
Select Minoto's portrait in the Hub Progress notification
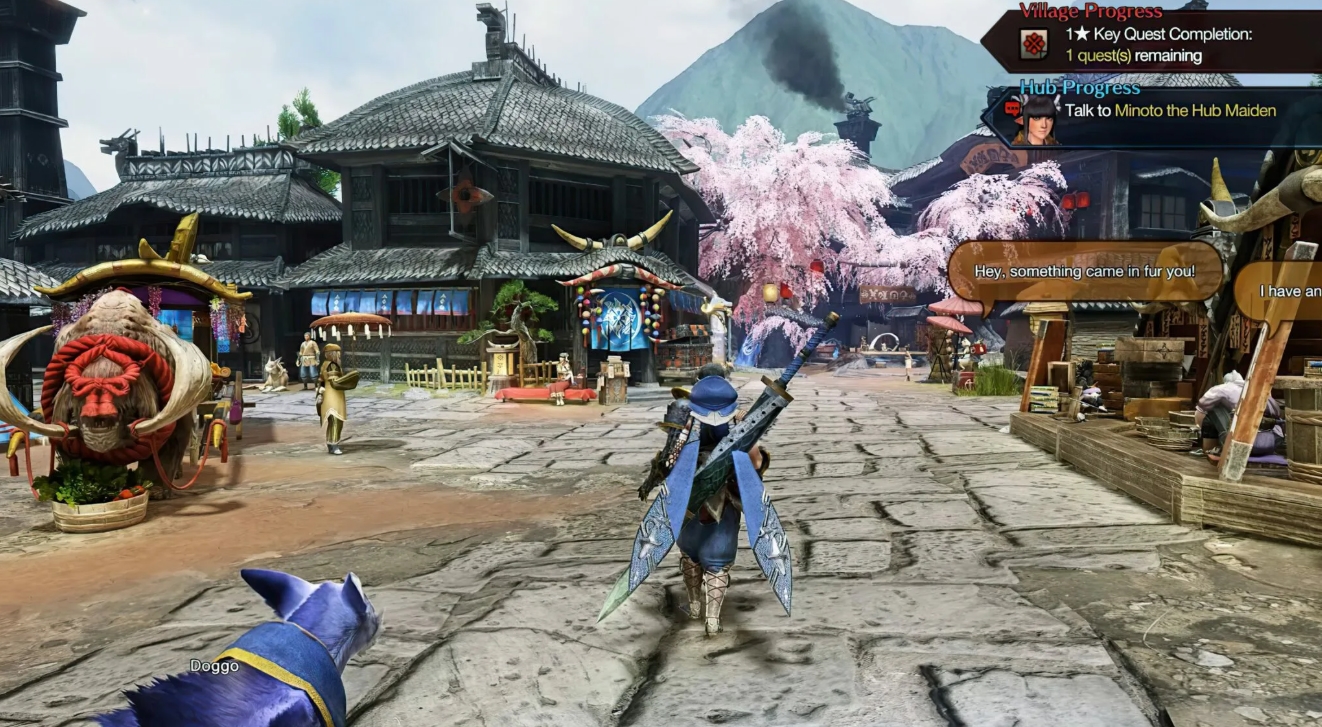[1038, 119]
